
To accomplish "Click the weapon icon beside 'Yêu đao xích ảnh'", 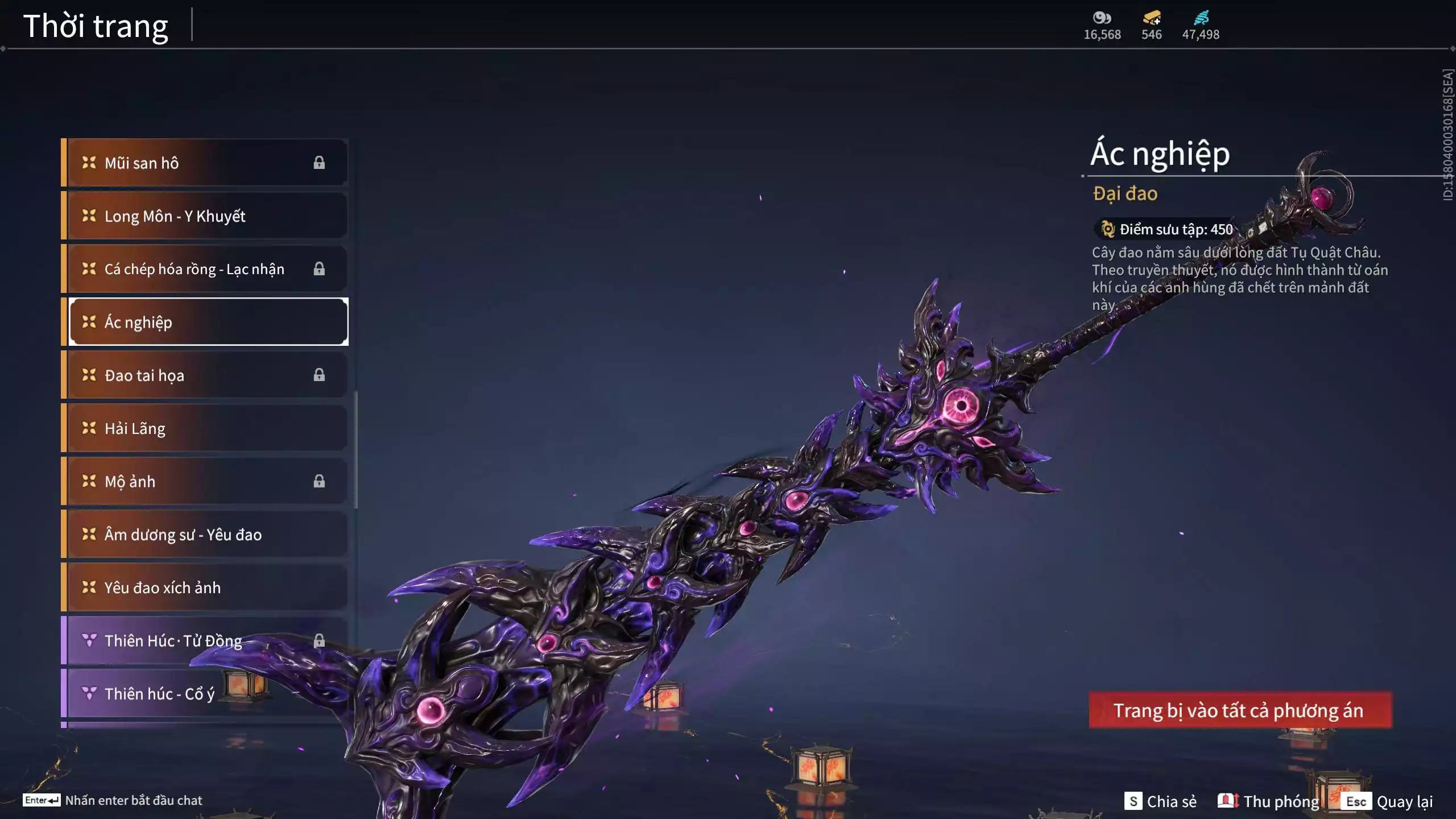I will (88, 588).
